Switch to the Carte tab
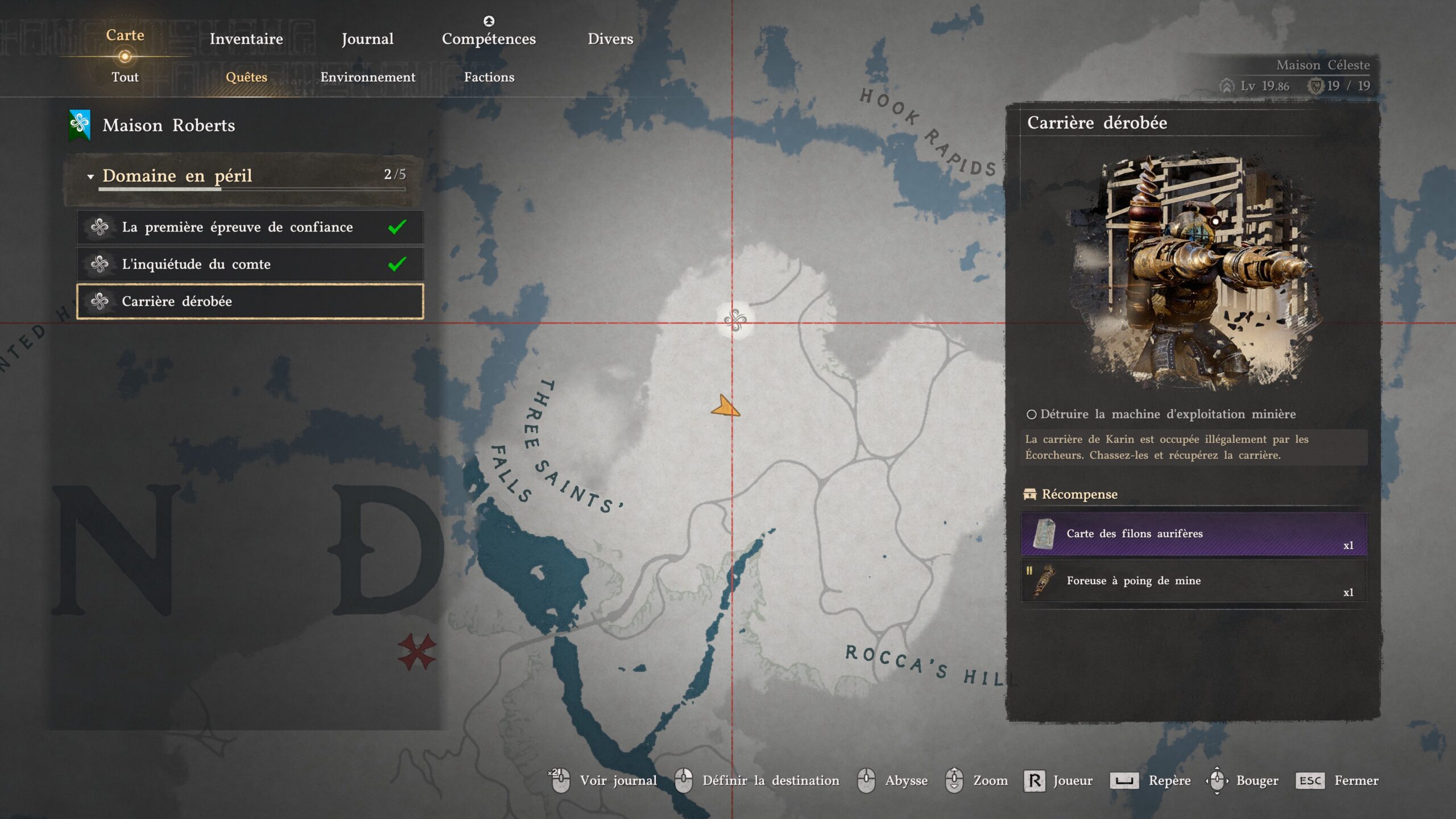Image resolution: width=1456 pixels, height=819 pixels. 125,35
